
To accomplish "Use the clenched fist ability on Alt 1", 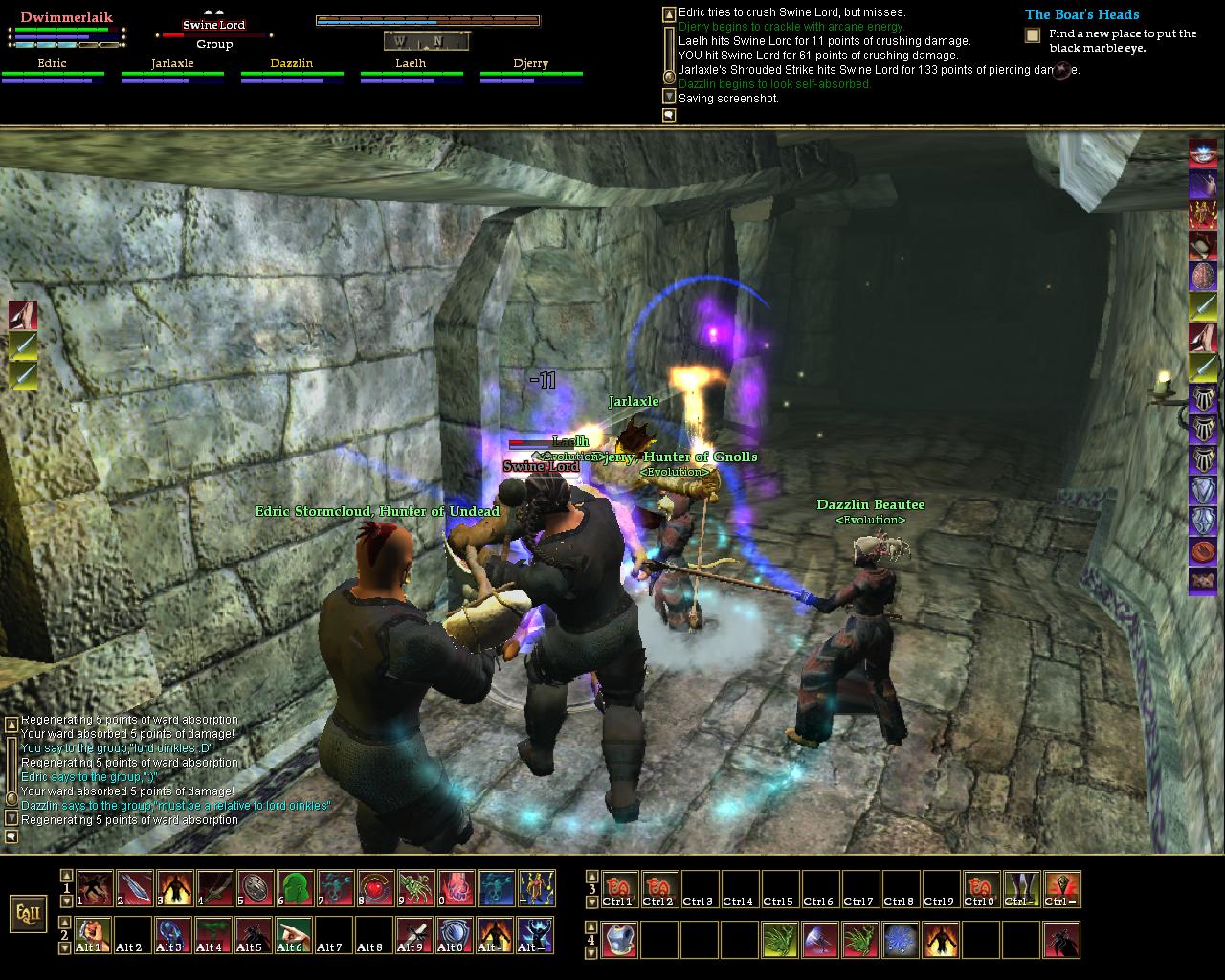I will 94,935.
